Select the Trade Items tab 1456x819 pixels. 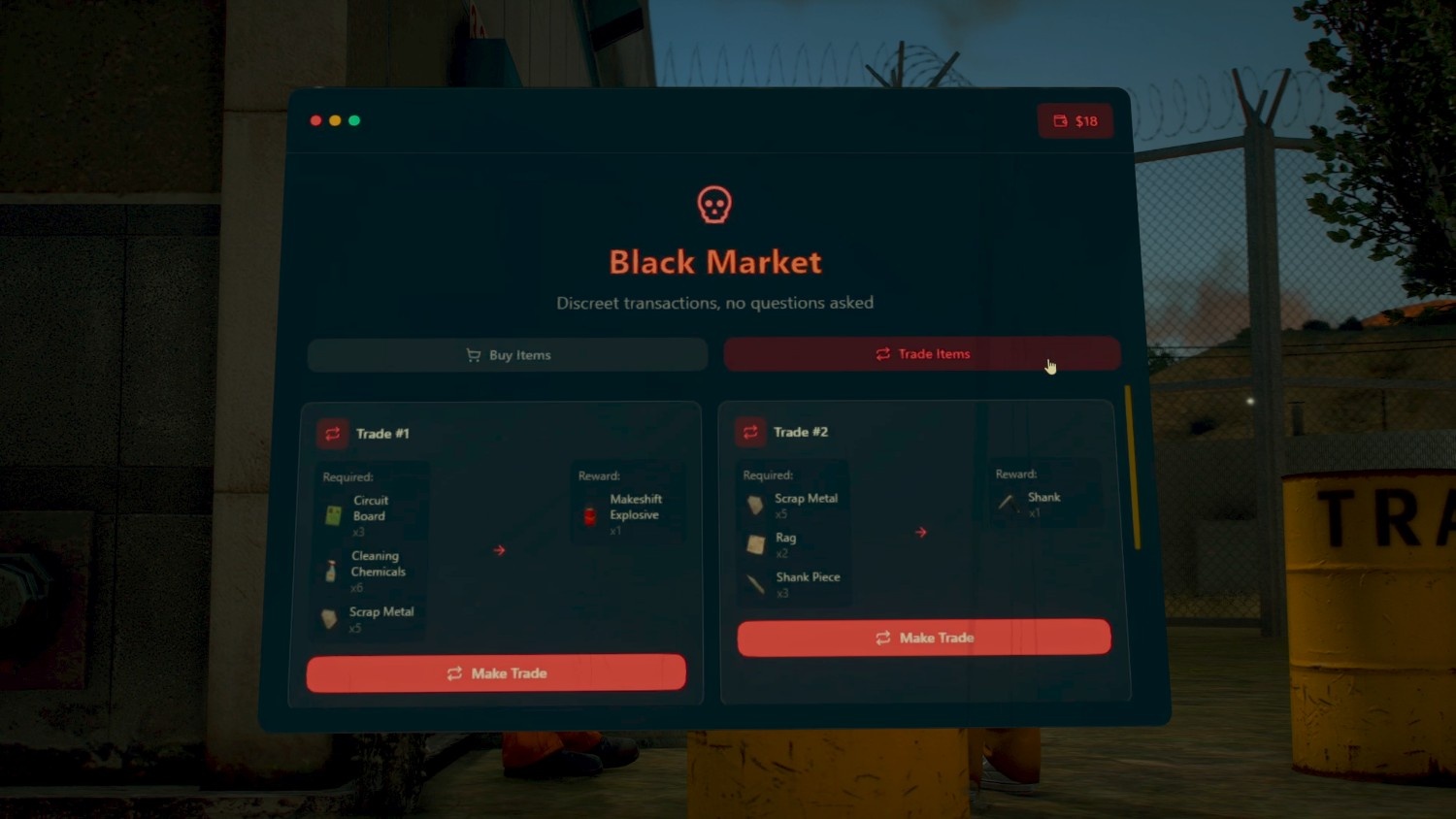pyautogui.click(x=921, y=354)
